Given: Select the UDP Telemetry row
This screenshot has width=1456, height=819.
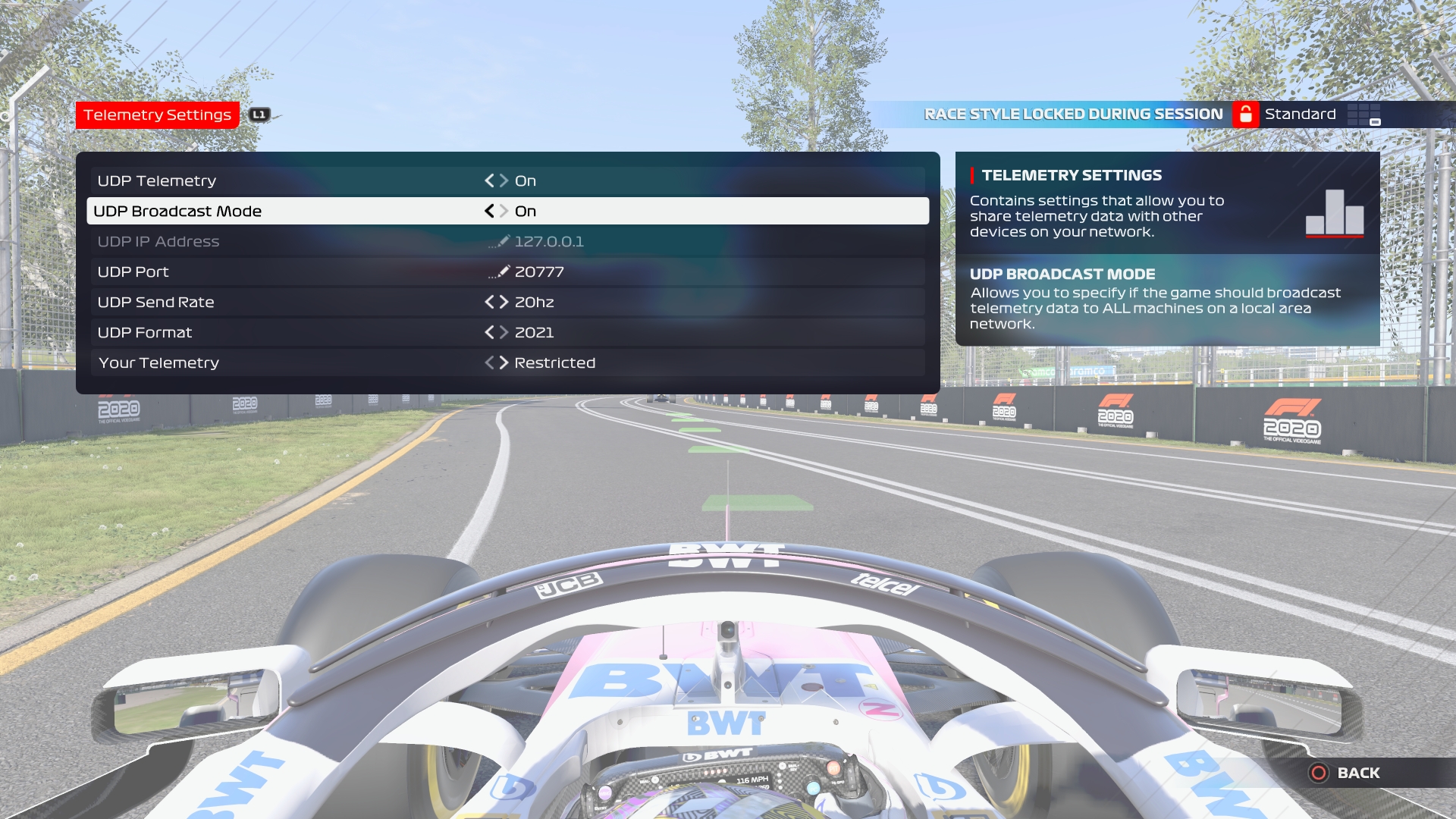Looking at the screenshot, I should click(x=303, y=180).
